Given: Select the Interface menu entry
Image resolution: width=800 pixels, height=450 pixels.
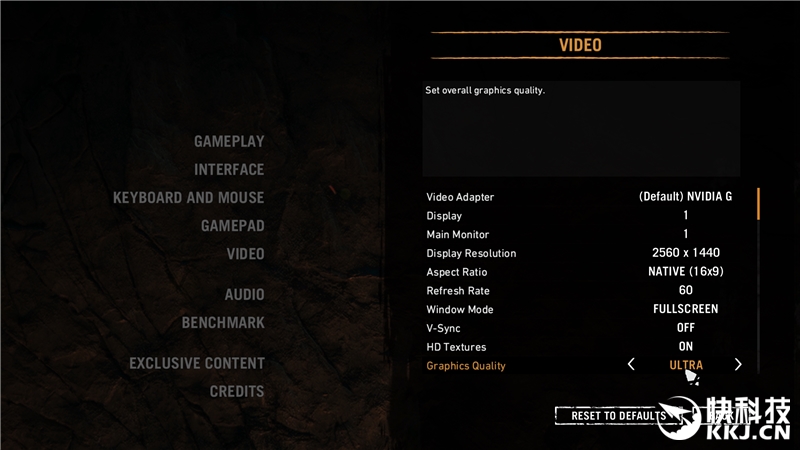Looking at the screenshot, I should [229, 170].
